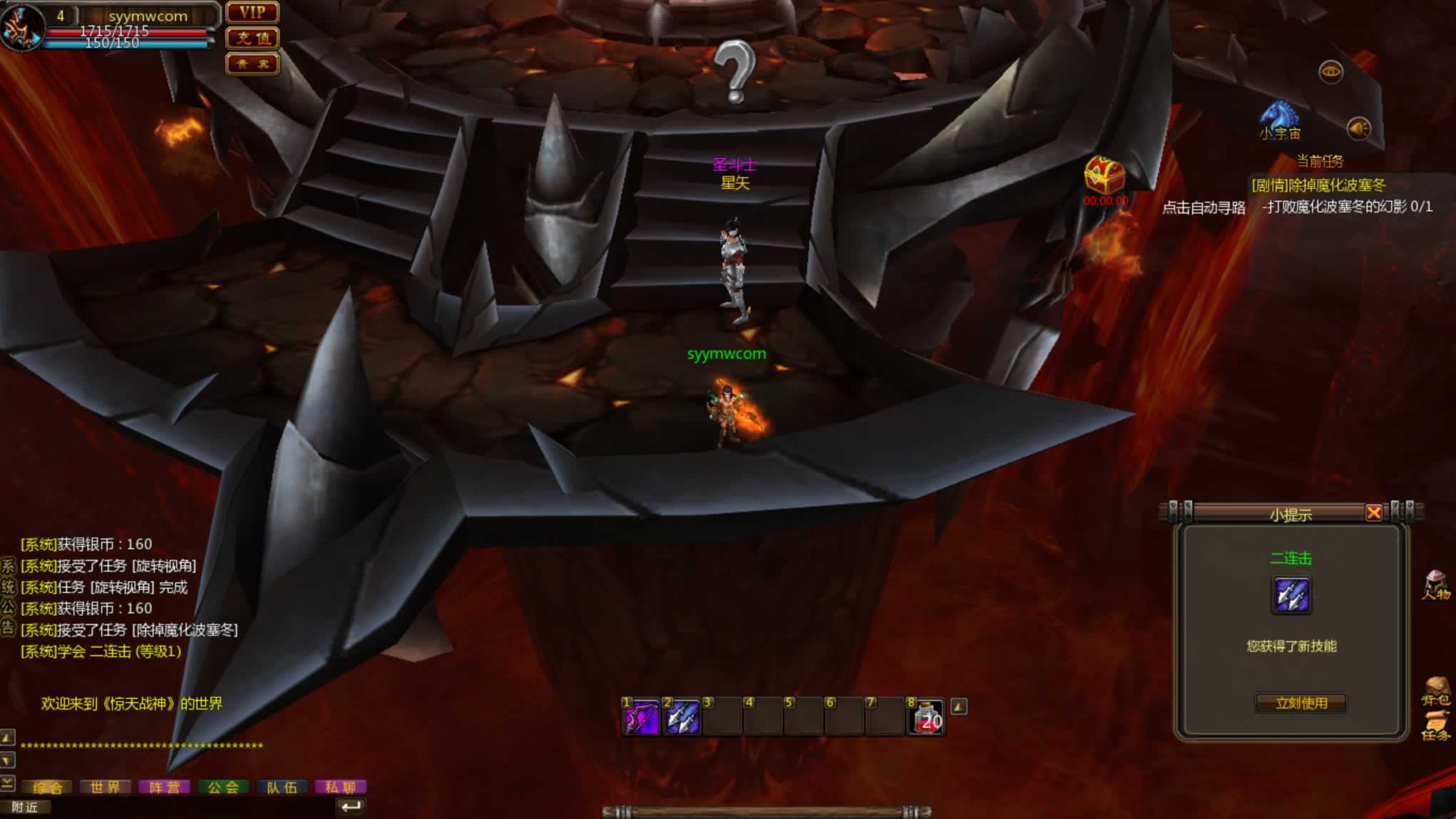This screenshot has width=1456, height=819.
Task: Open the 人物 character panel
Action: (1436, 585)
